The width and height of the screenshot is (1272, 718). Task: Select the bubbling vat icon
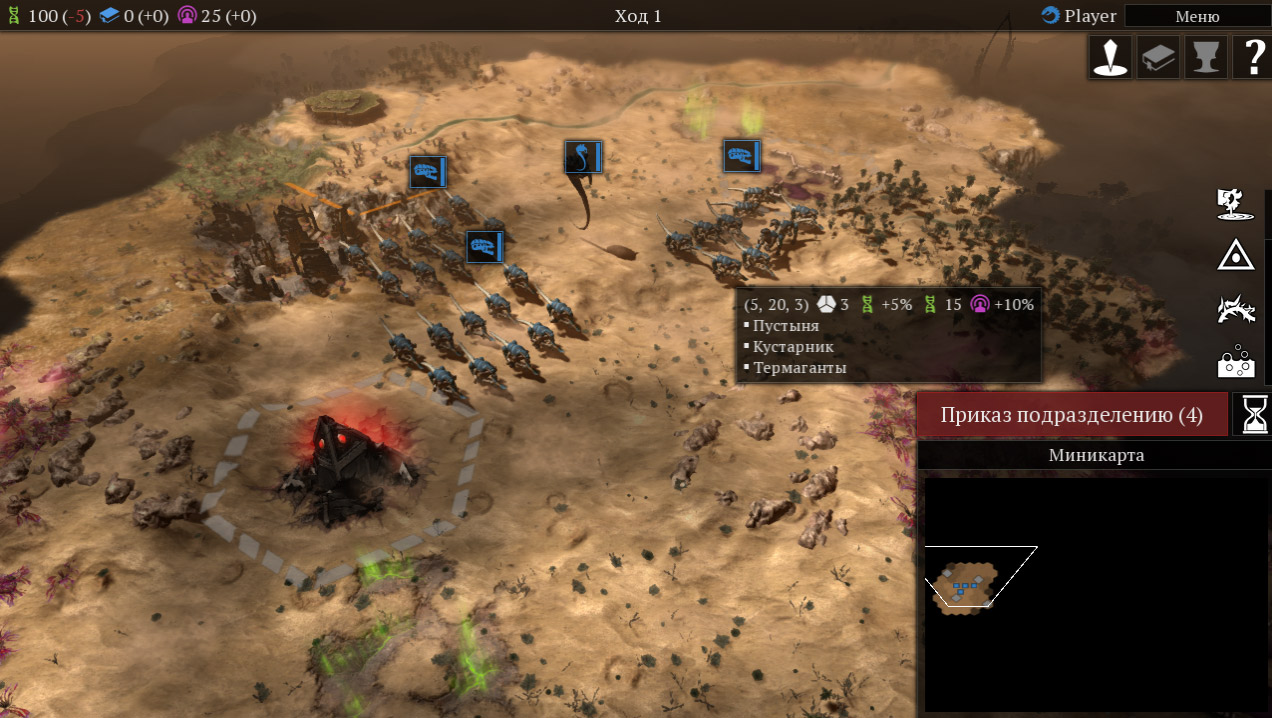1236,362
